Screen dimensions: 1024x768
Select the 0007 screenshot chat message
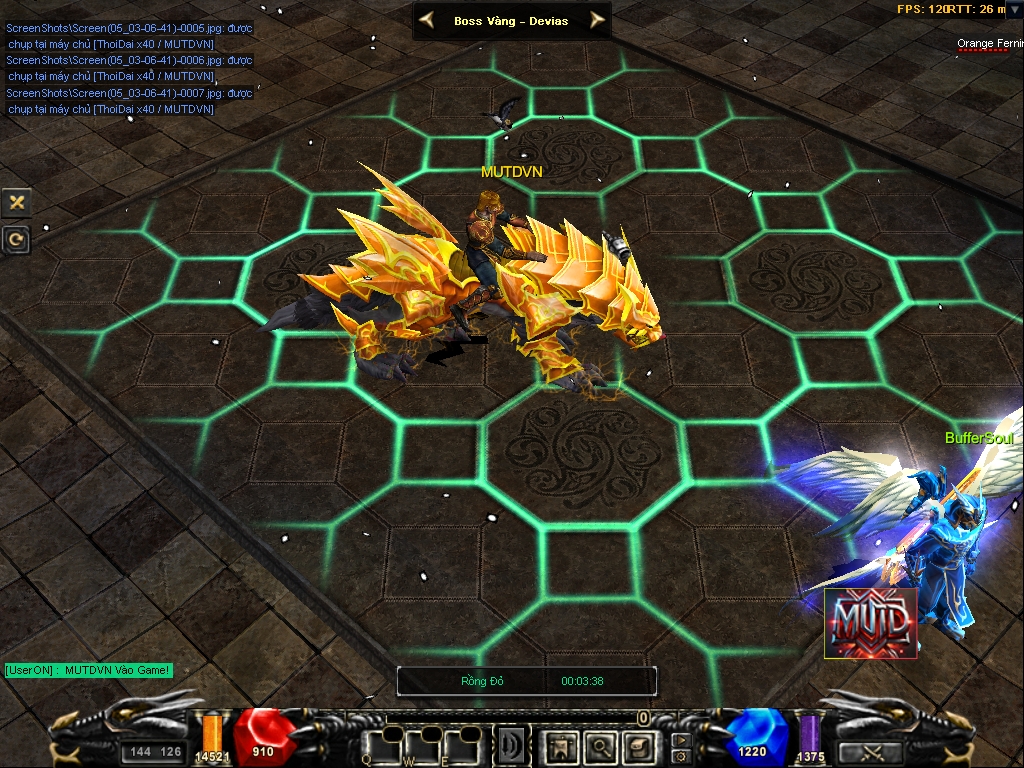tap(129, 101)
